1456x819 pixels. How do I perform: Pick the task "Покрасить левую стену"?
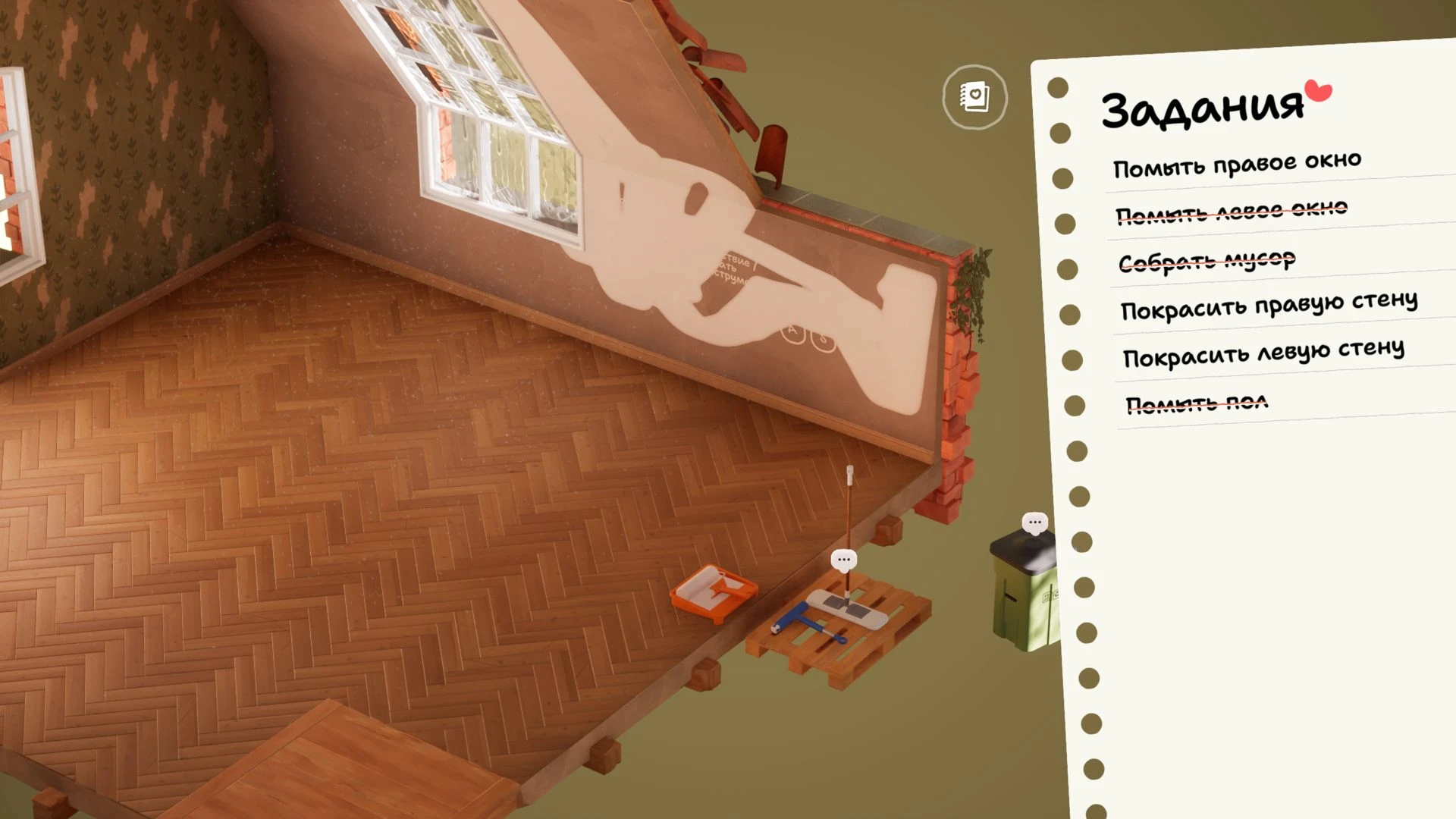(x=1263, y=353)
